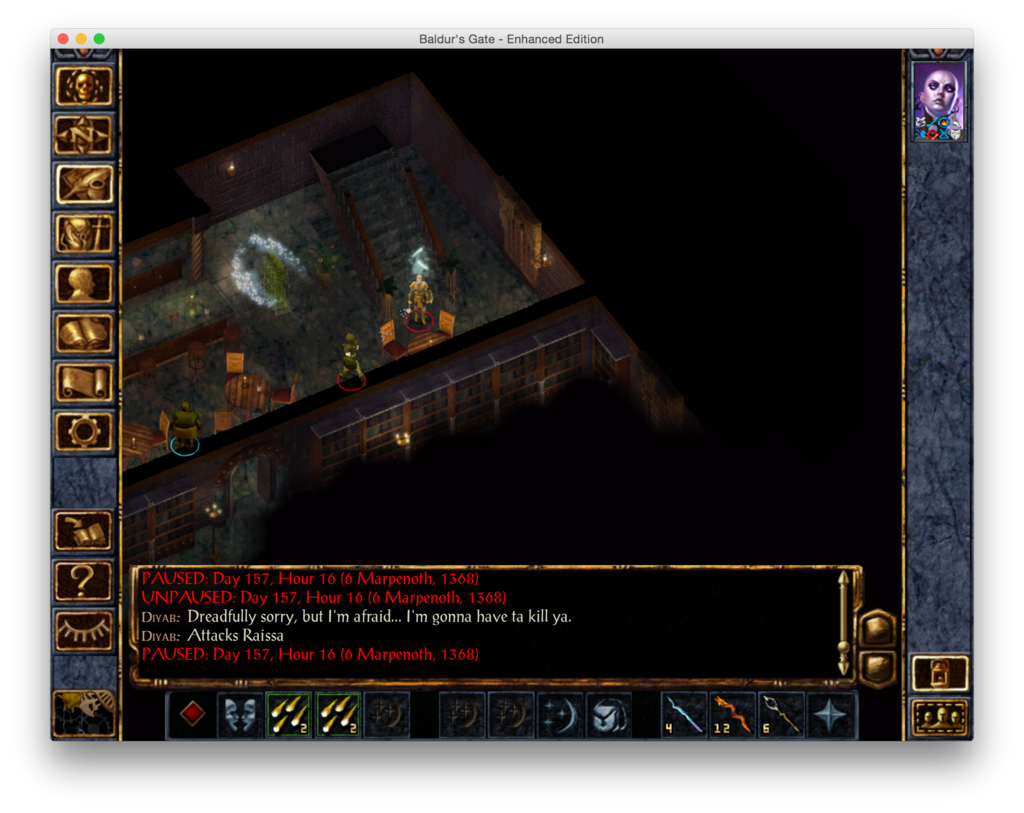The width and height of the screenshot is (1024, 813).
Task: Open the gear options menu
Action: (x=84, y=431)
